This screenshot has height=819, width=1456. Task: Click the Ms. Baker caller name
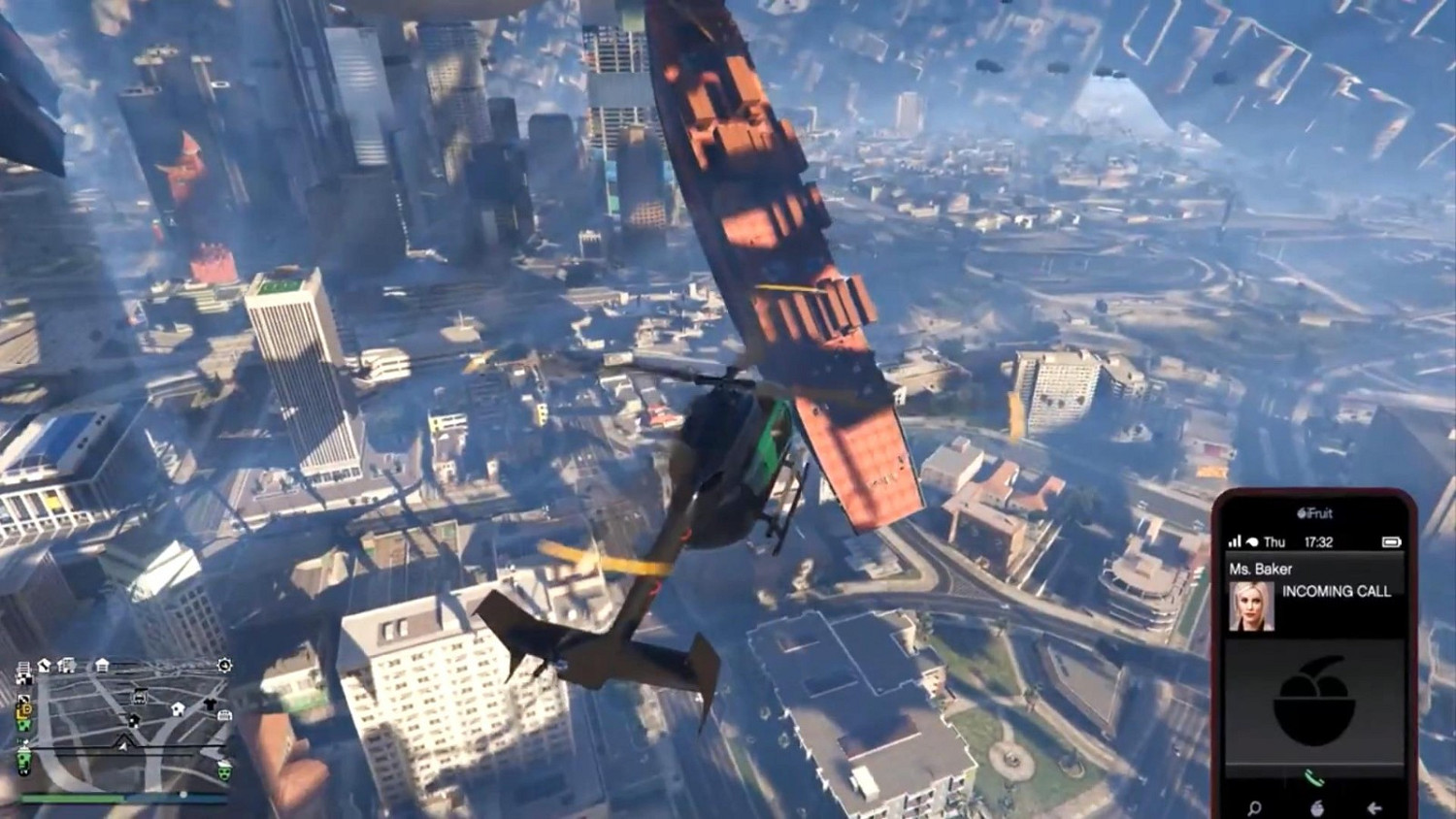tap(1262, 569)
